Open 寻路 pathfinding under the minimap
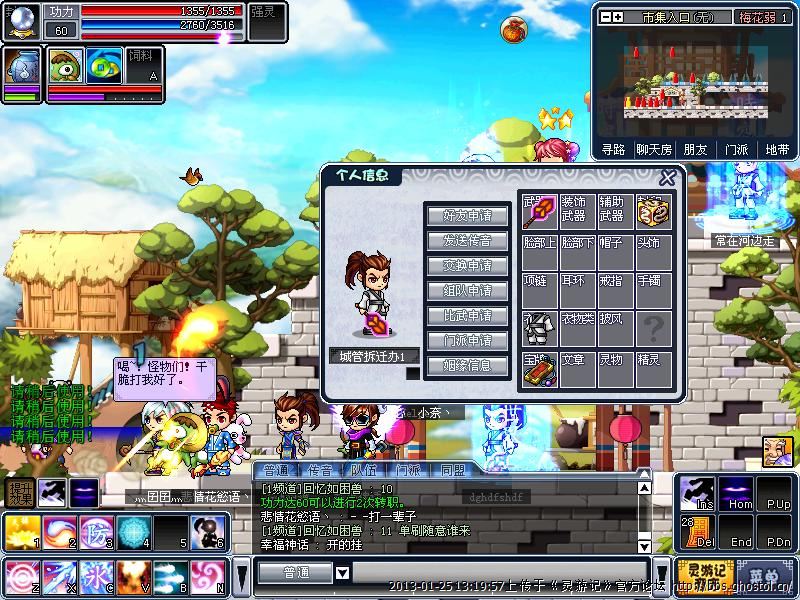 pos(613,149)
